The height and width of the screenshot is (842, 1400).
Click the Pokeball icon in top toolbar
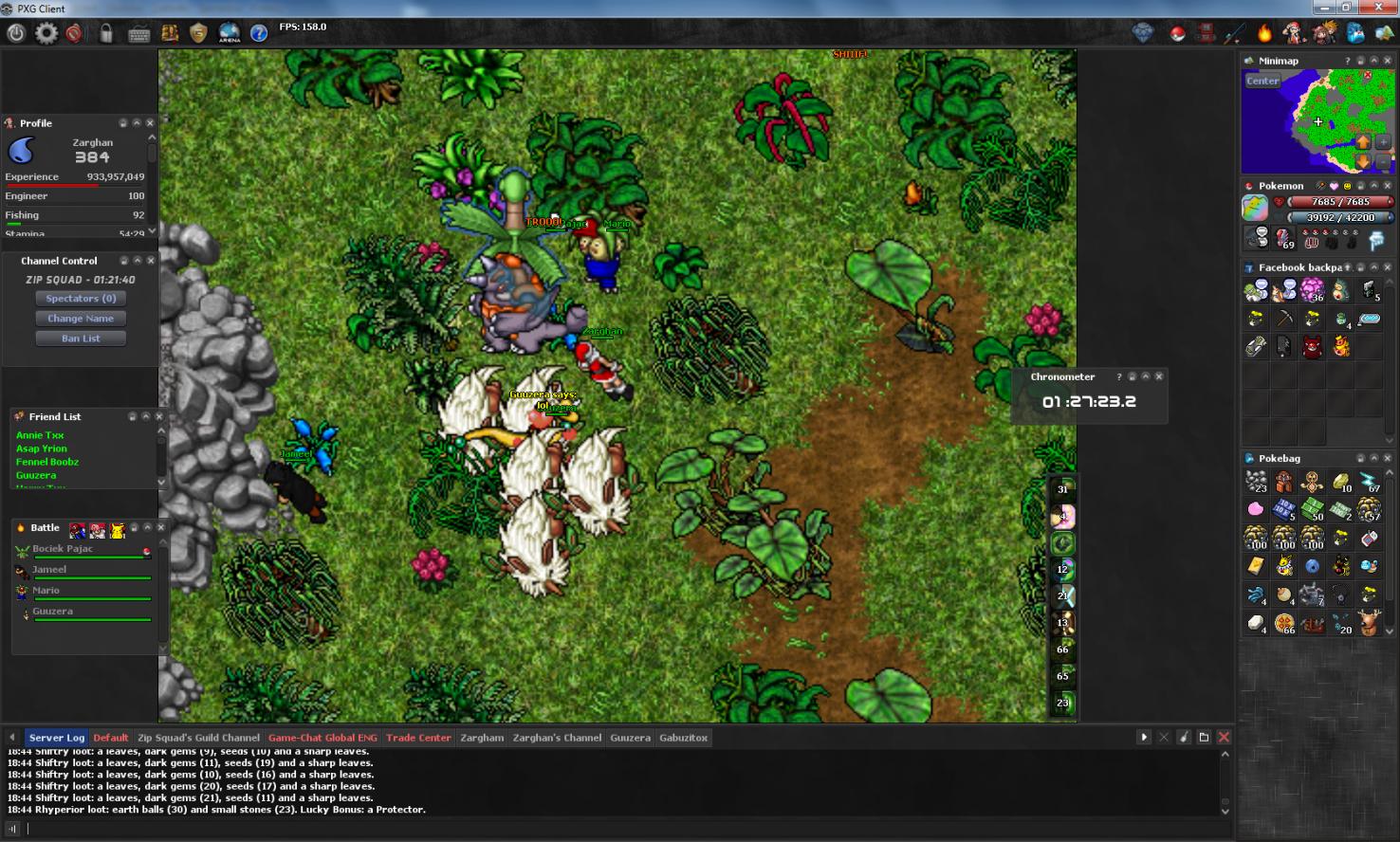point(1177,33)
